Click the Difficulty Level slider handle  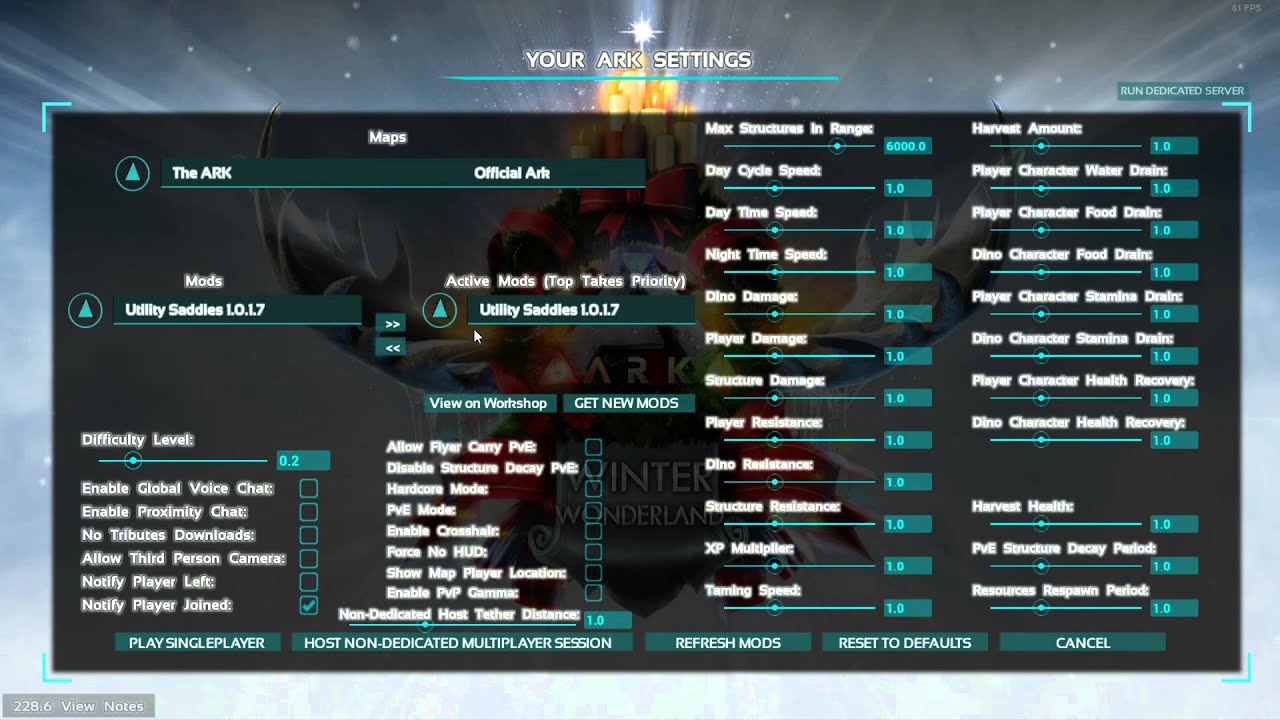(x=132, y=461)
